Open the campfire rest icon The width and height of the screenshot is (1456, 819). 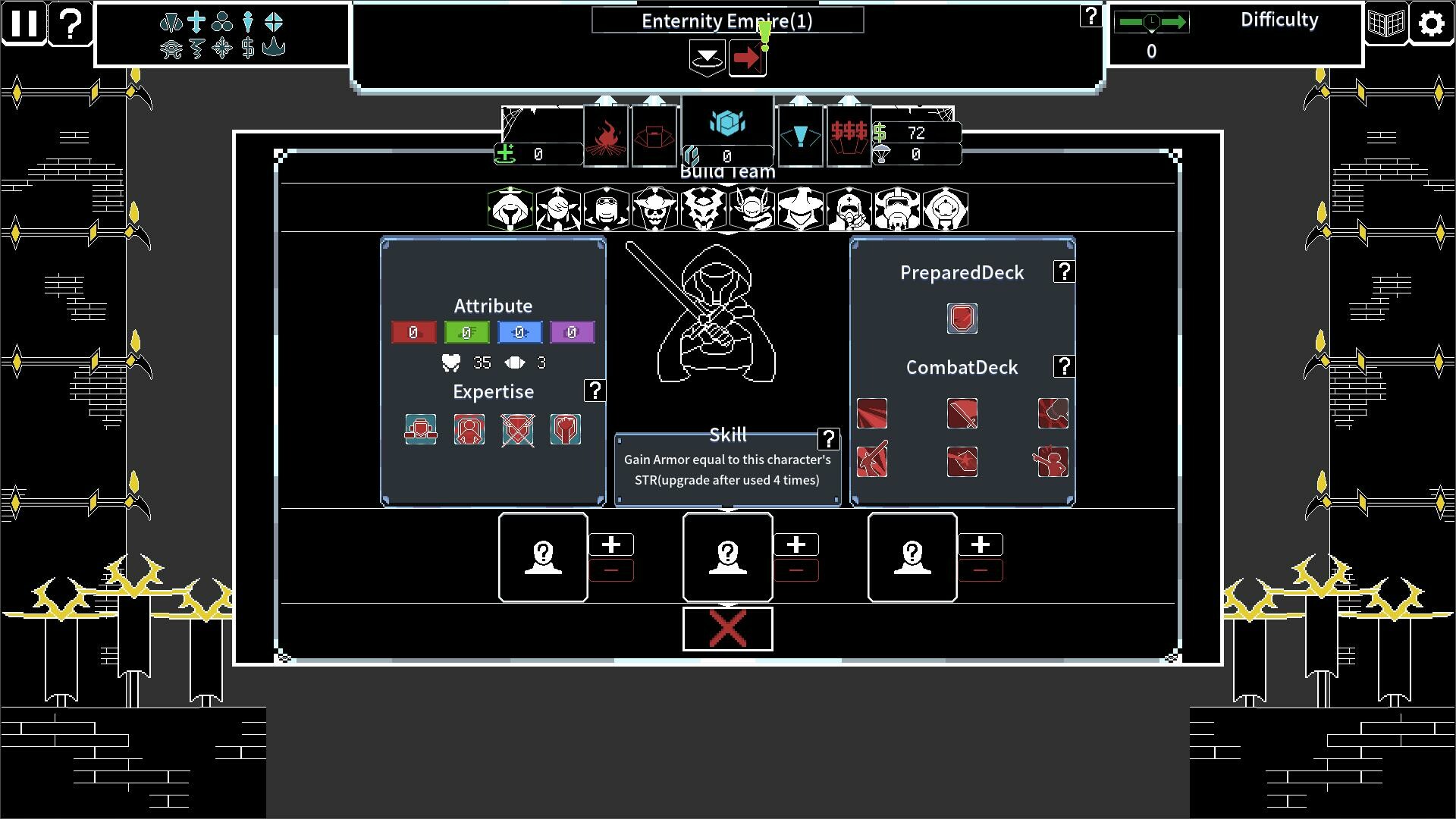[607, 135]
